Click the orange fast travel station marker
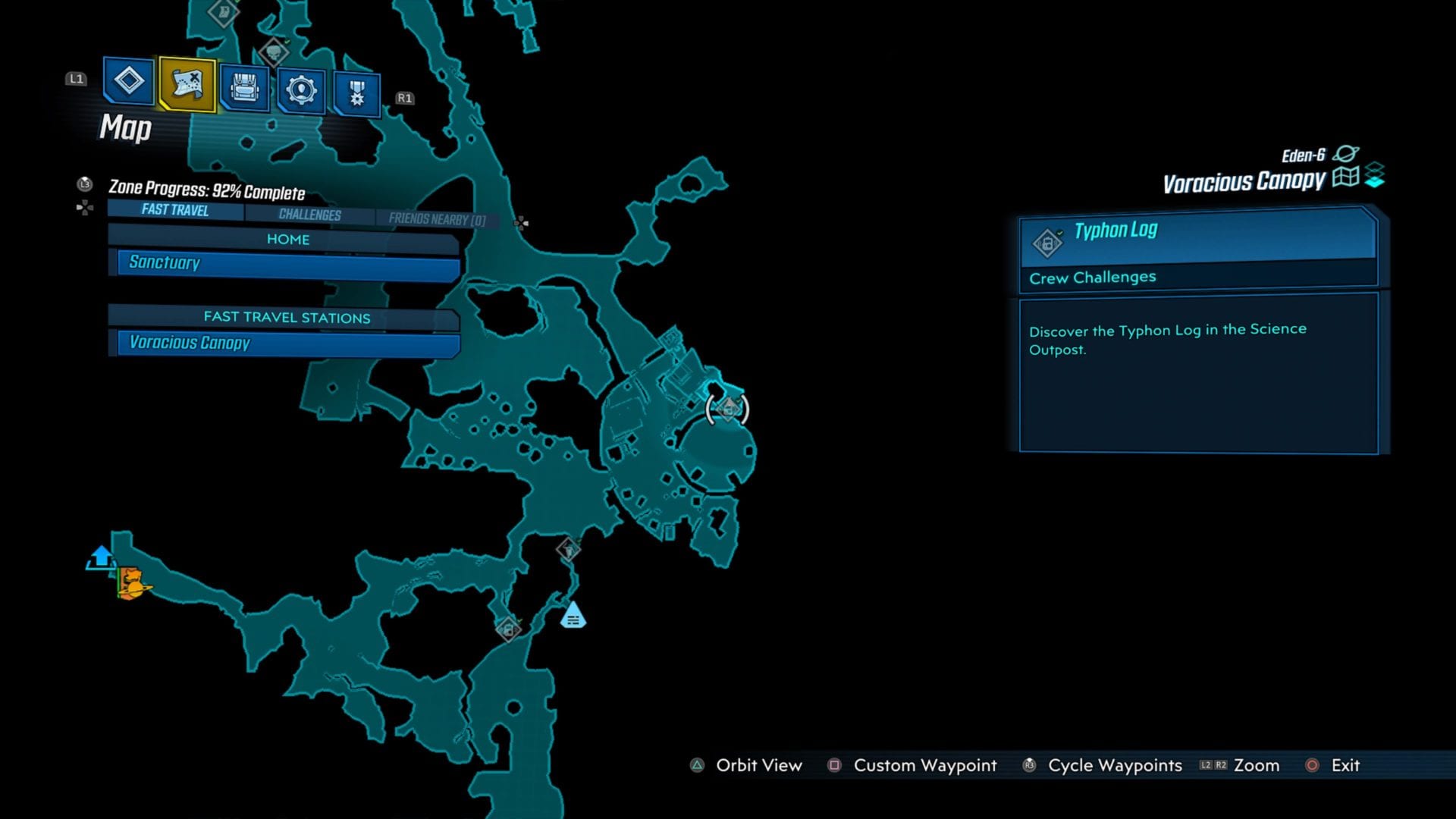 [133, 583]
